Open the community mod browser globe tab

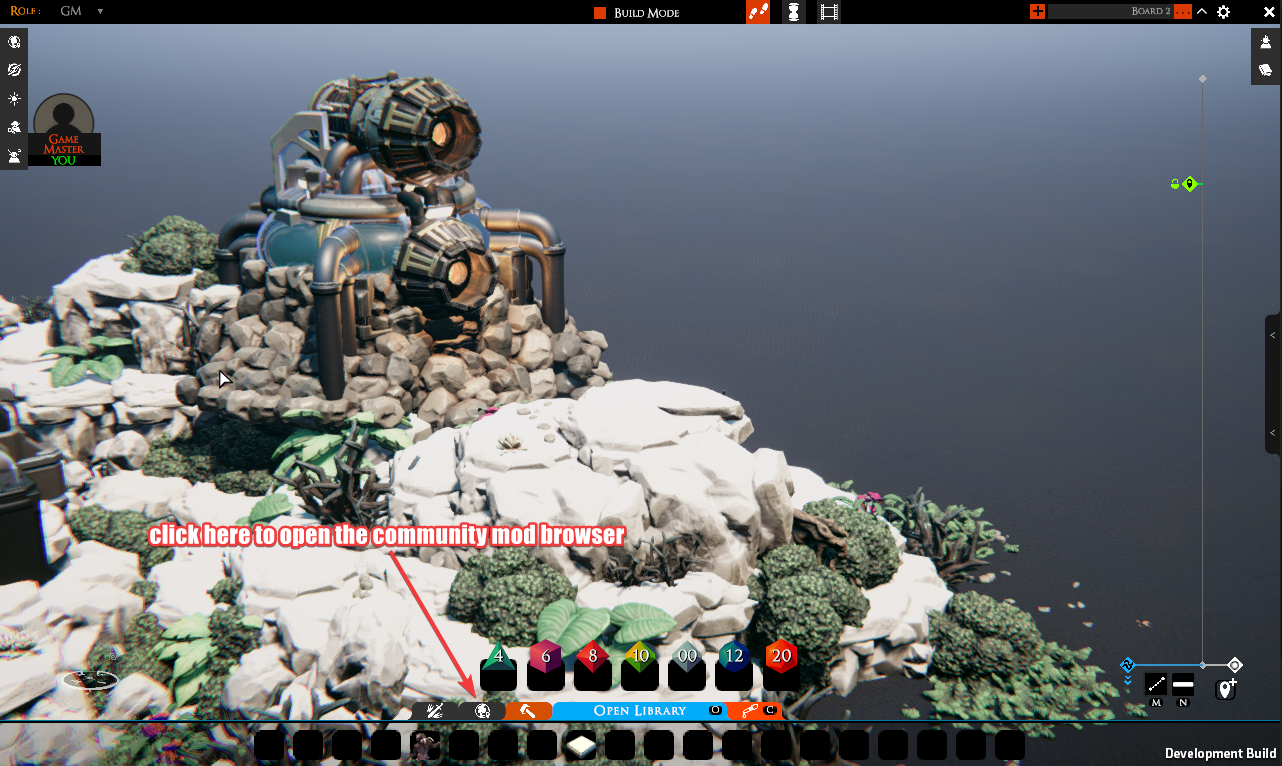[x=482, y=711]
